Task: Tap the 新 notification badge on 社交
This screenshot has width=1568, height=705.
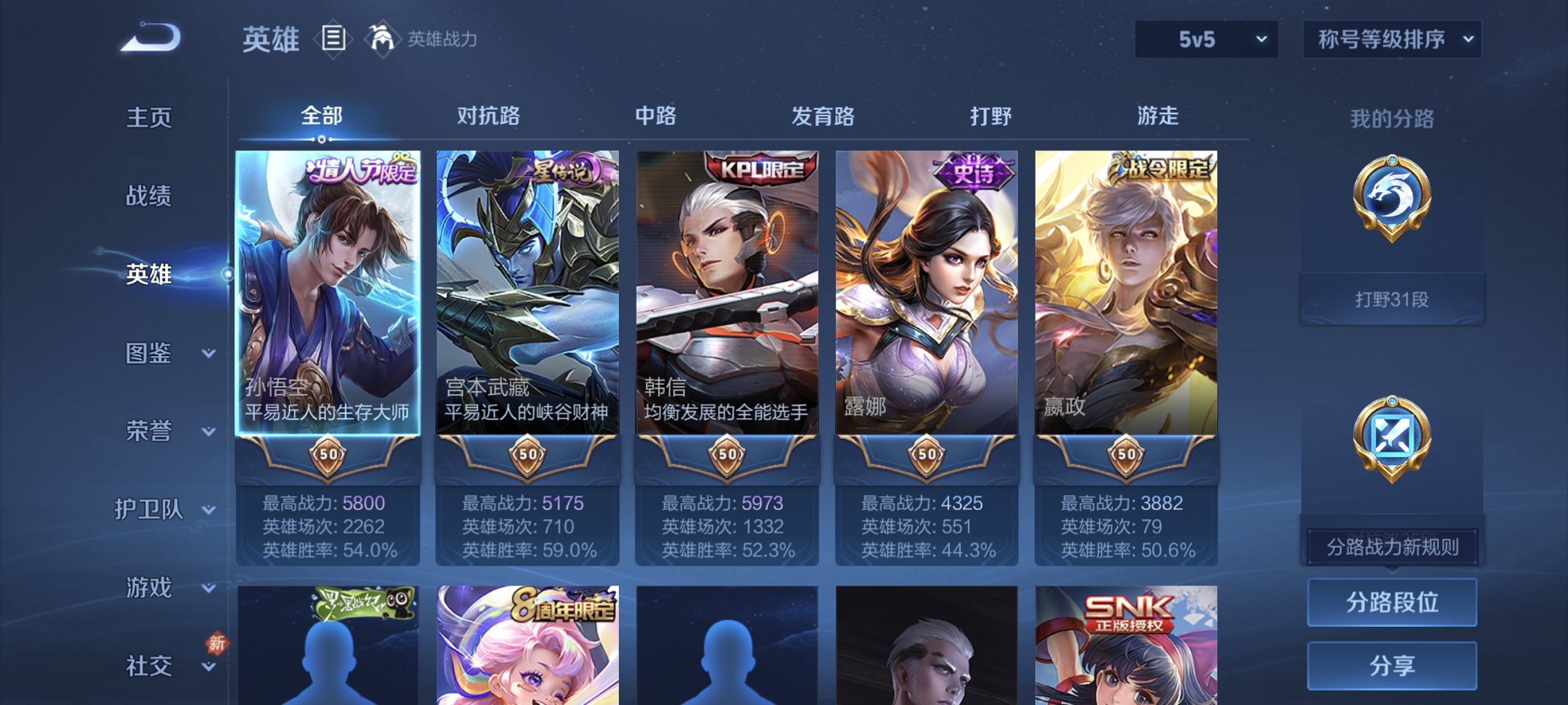Action: pyautogui.click(x=217, y=644)
